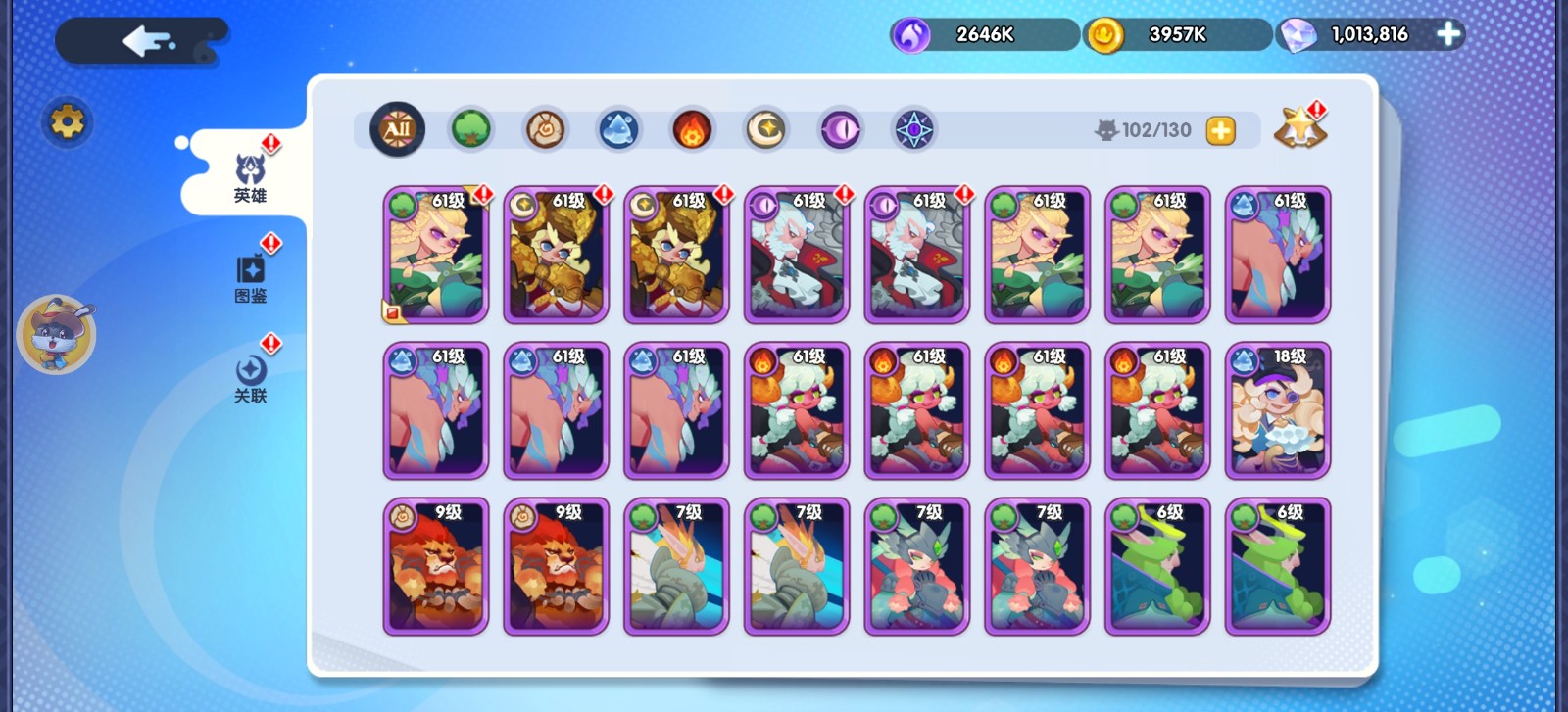Filter heroes by the green tree element
This screenshot has width=1568, height=712.
(x=470, y=129)
